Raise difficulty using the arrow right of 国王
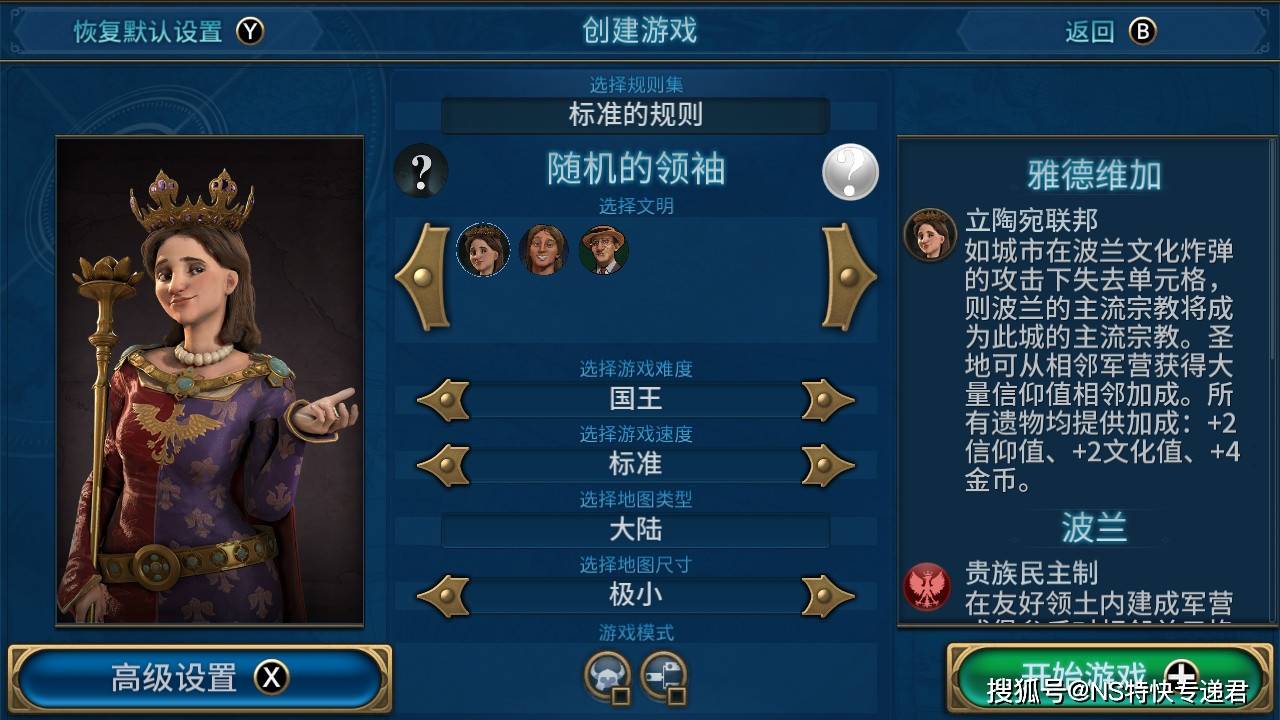The height and width of the screenshot is (720, 1280). tap(828, 400)
